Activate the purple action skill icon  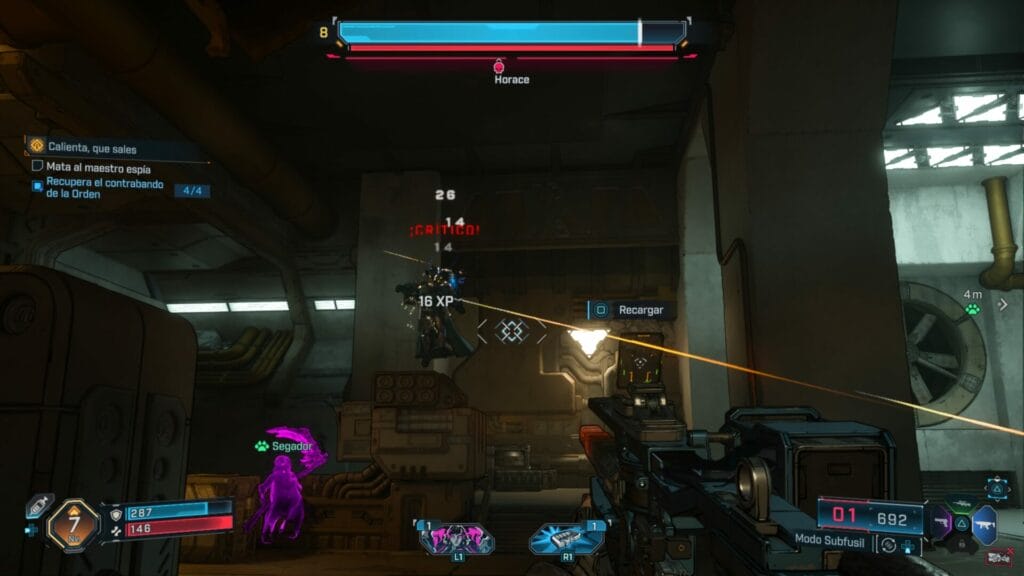tap(456, 538)
